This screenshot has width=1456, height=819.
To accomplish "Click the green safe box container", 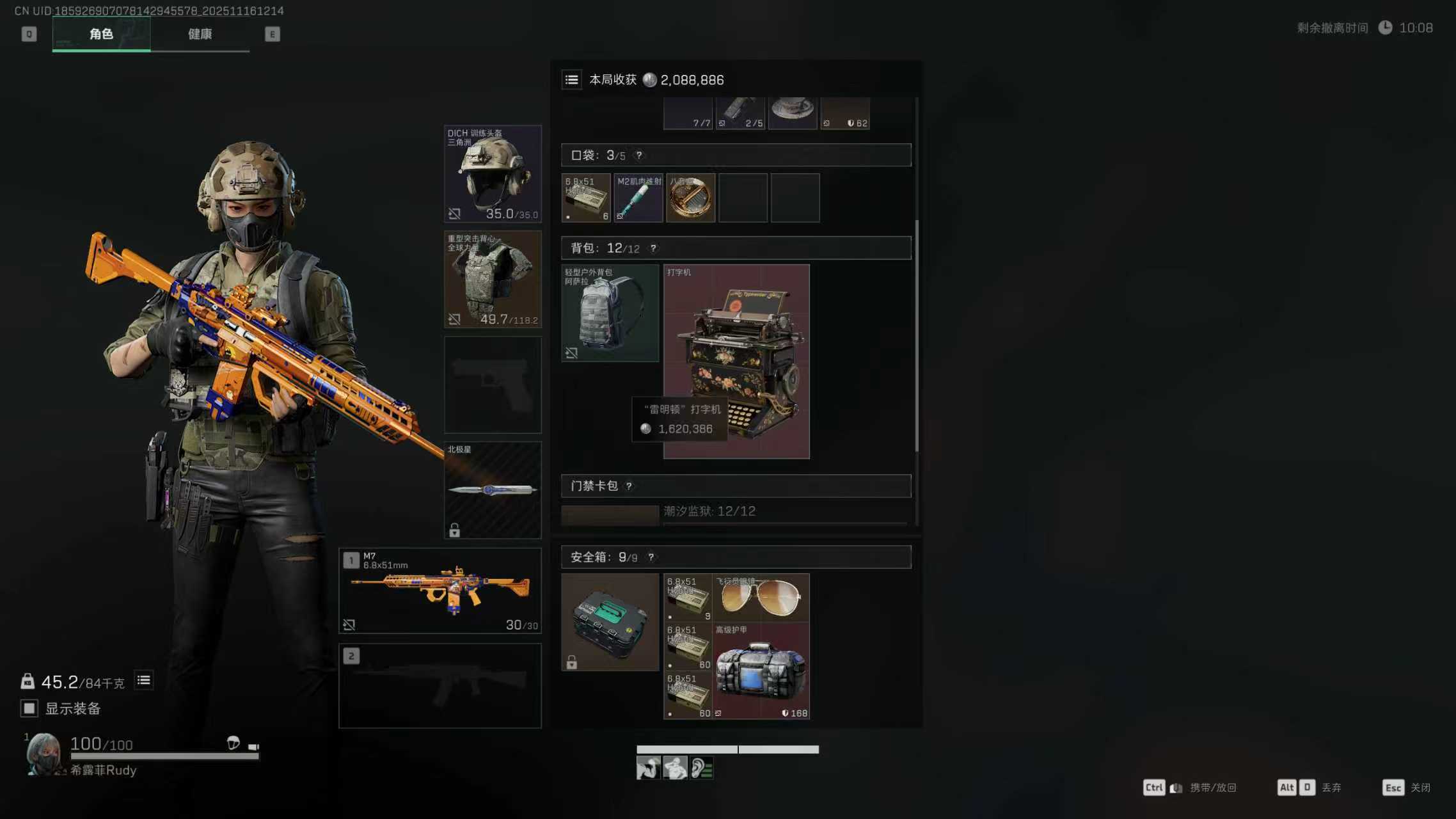I will pos(610,622).
